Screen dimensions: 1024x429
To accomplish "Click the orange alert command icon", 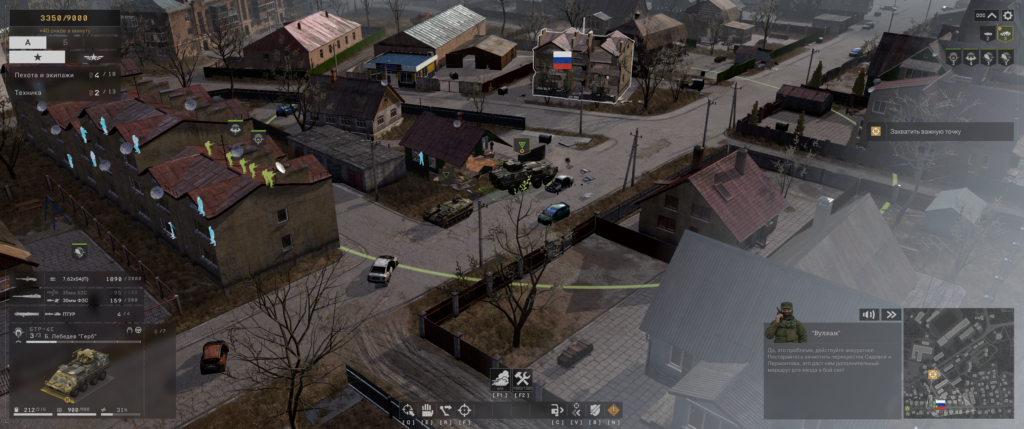I will [613, 409].
